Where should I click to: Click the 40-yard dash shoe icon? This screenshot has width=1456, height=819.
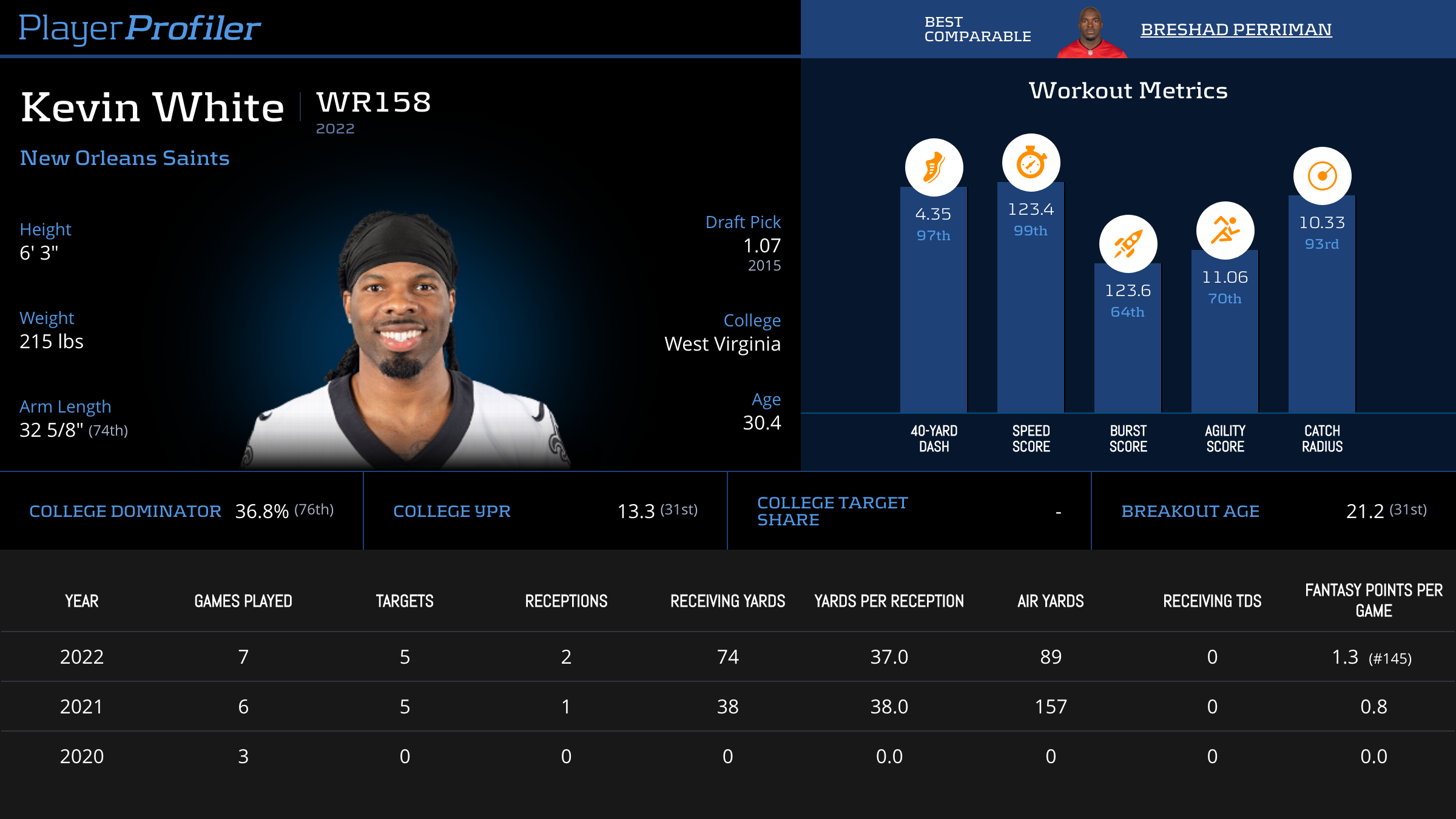click(x=934, y=167)
